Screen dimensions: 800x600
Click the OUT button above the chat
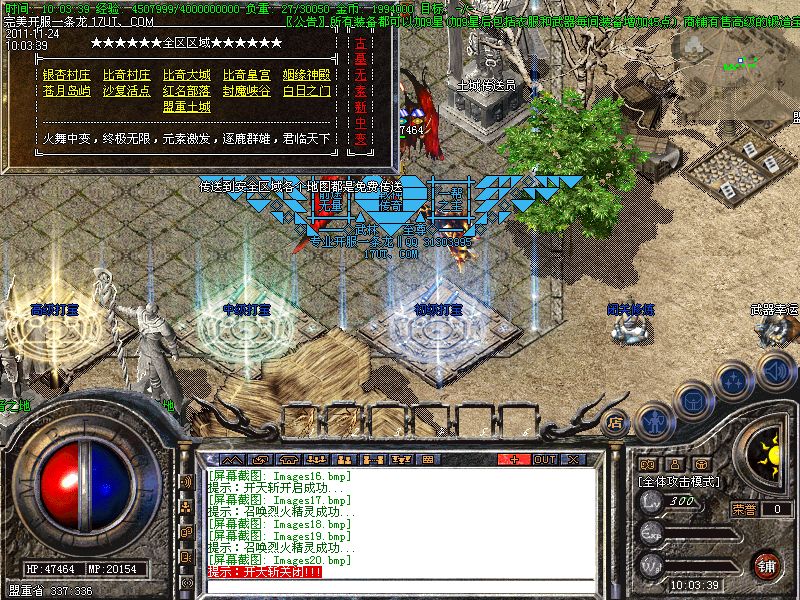point(544,459)
